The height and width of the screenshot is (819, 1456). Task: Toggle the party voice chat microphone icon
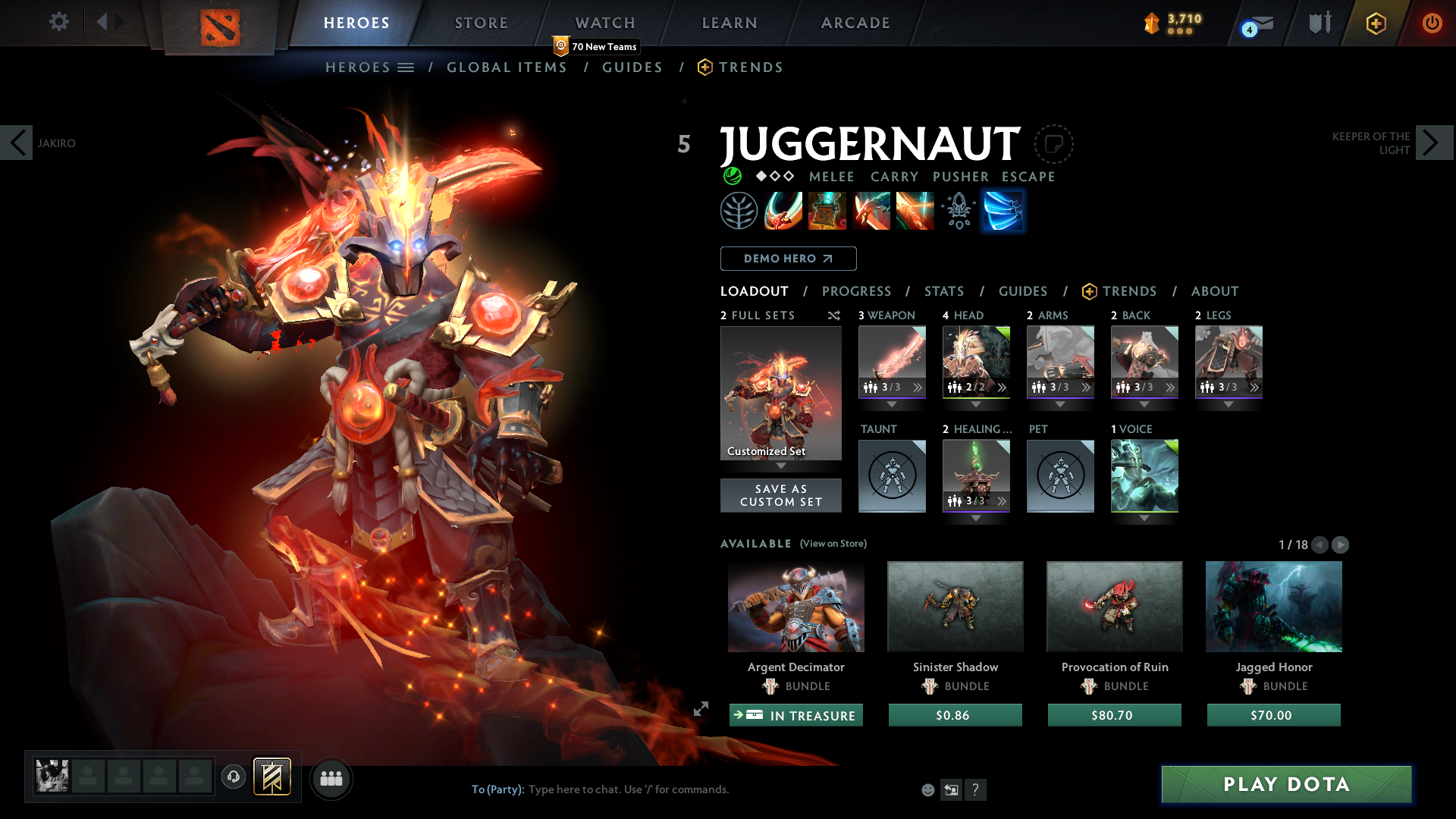[x=234, y=777]
